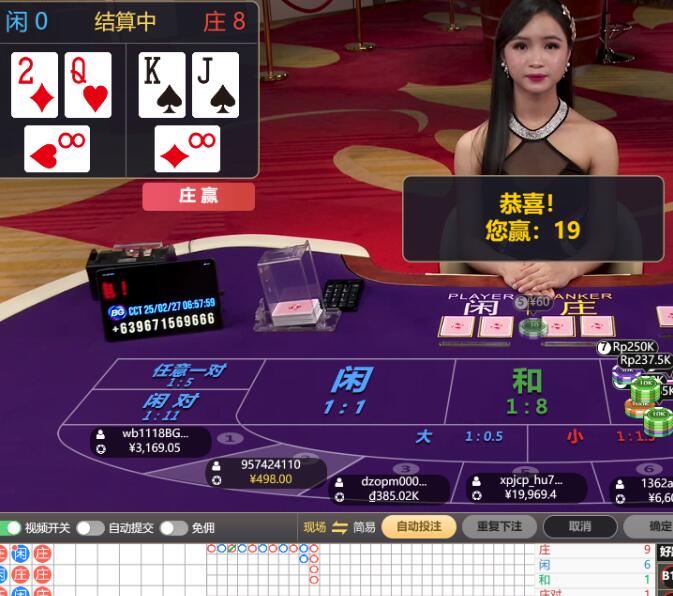Image resolution: width=673 pixels, height=596 pixels.
Task: Confirm the bet with 确定
Action: click(x=657, y=526)
